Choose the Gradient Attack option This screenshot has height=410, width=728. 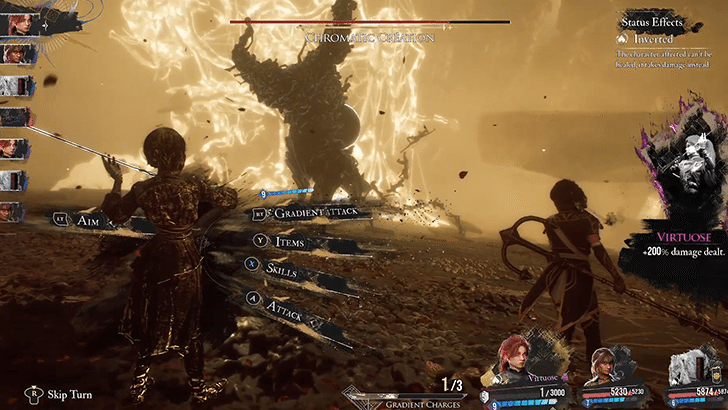tap(316, 212)
